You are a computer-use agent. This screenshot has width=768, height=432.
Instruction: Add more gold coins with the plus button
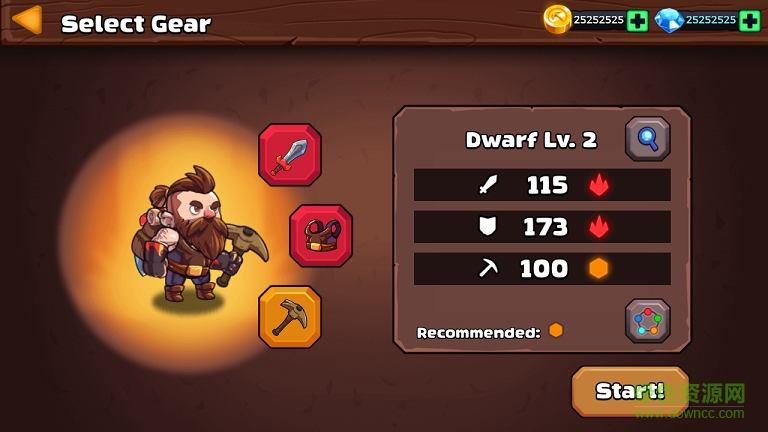(x=637, y=20)
